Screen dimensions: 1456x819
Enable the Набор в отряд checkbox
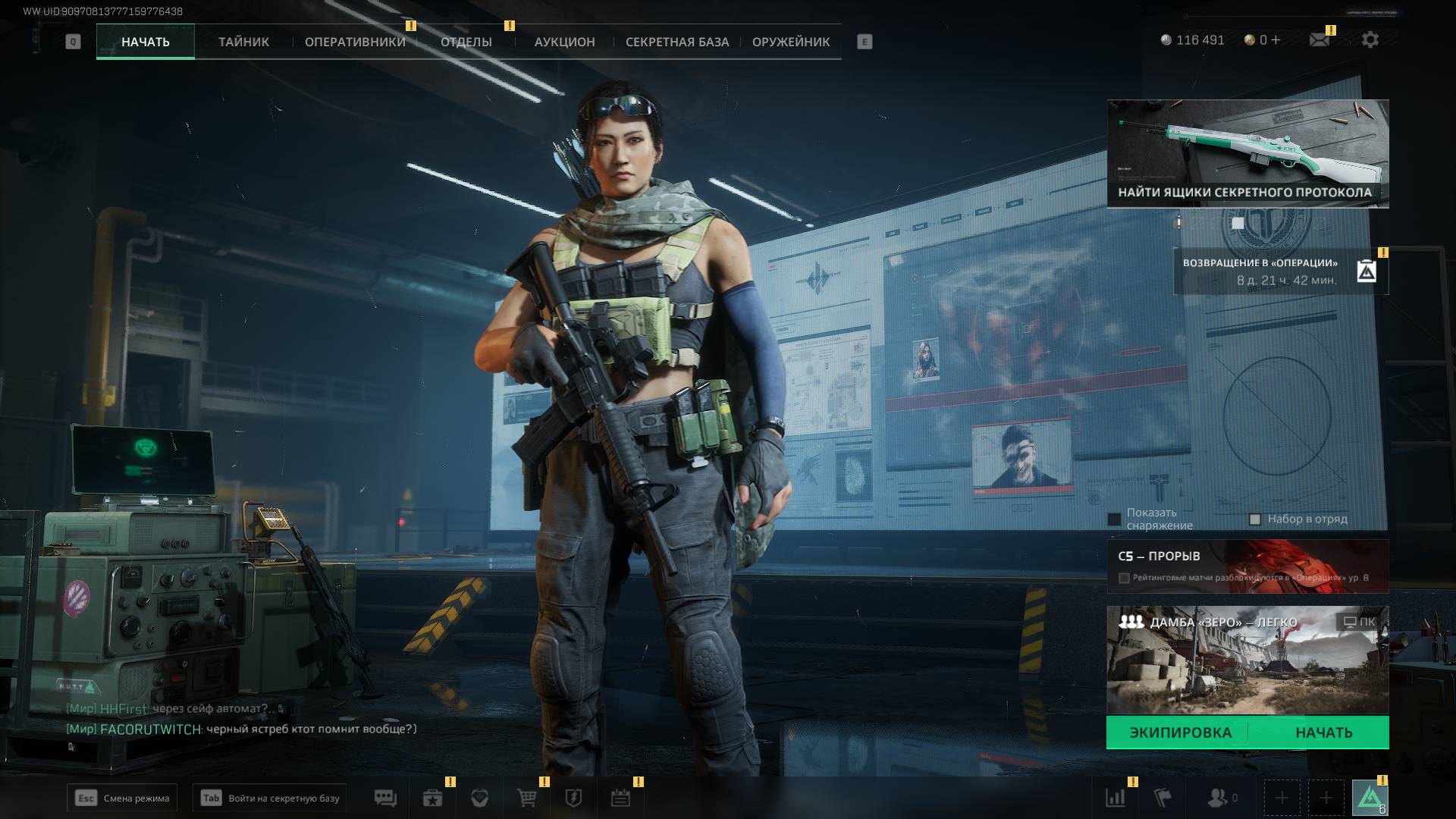coord(1255,519)
